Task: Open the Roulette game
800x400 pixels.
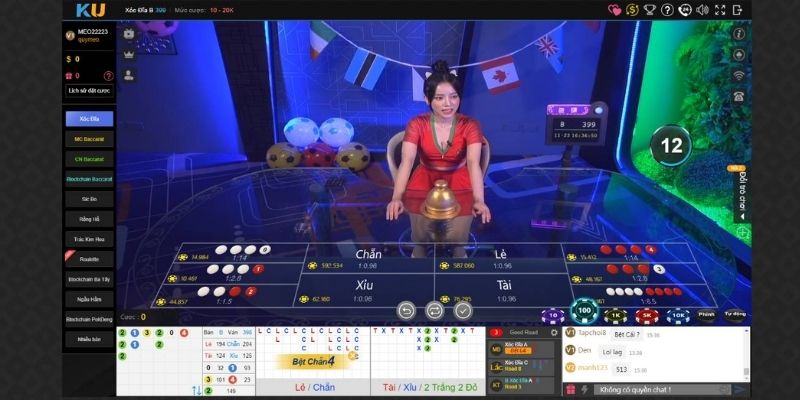Action: click(89, 259)
